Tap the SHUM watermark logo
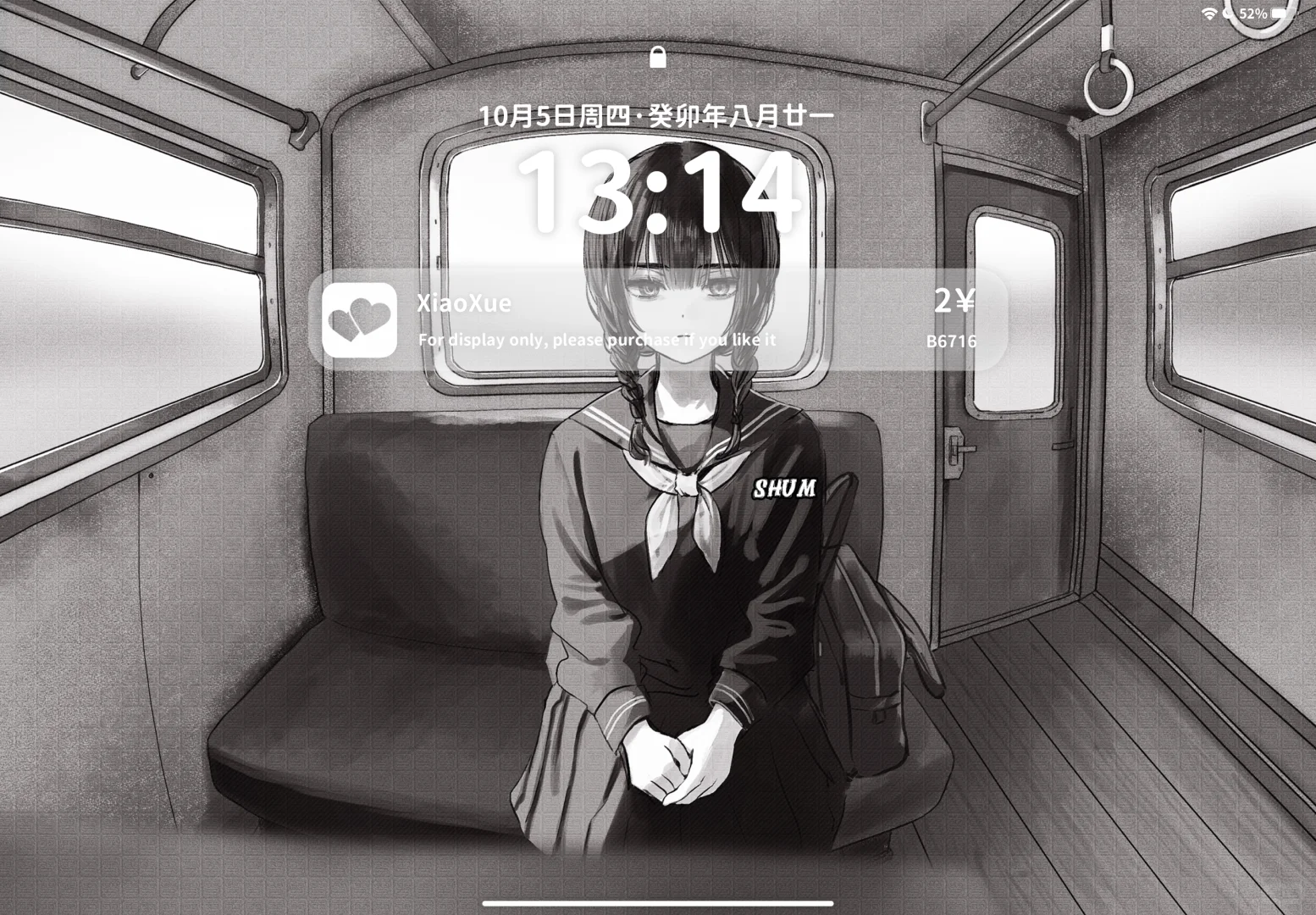The image size is (1316, 915). tap(783, 488)
